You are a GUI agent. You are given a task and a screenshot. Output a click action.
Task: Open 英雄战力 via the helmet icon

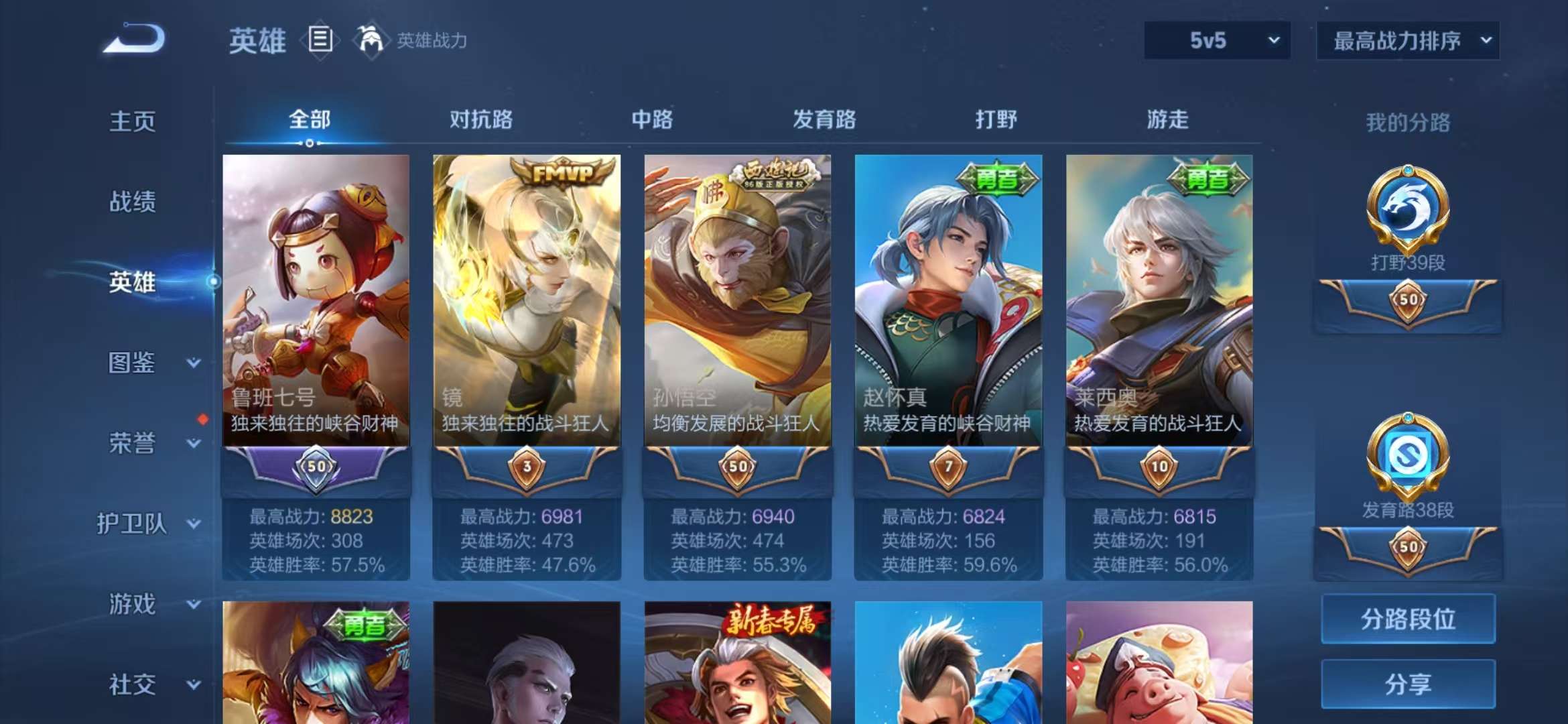click(372, 40)
